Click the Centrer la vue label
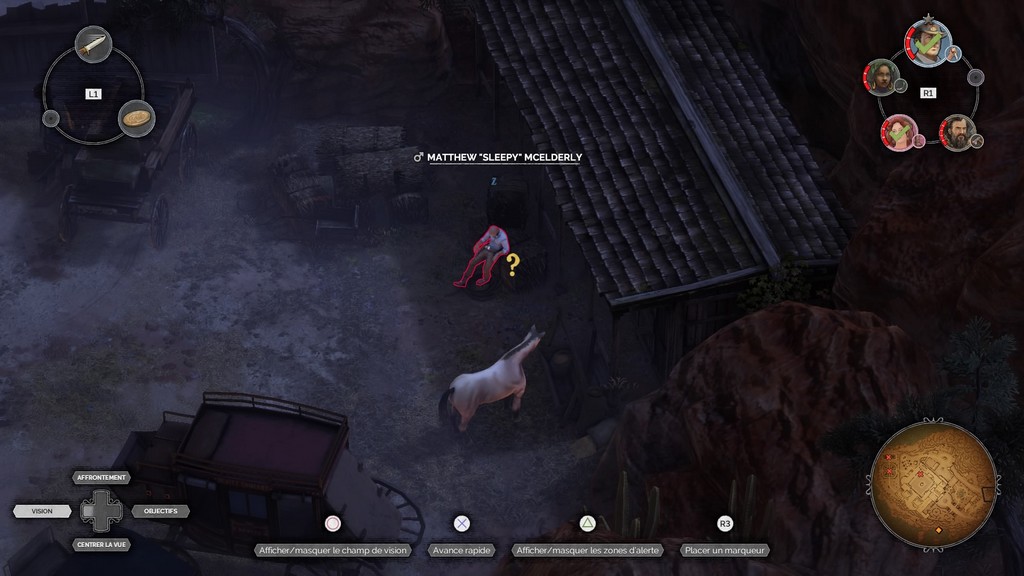The width and height of the screenshot is (1024, 576). point(101,545)
